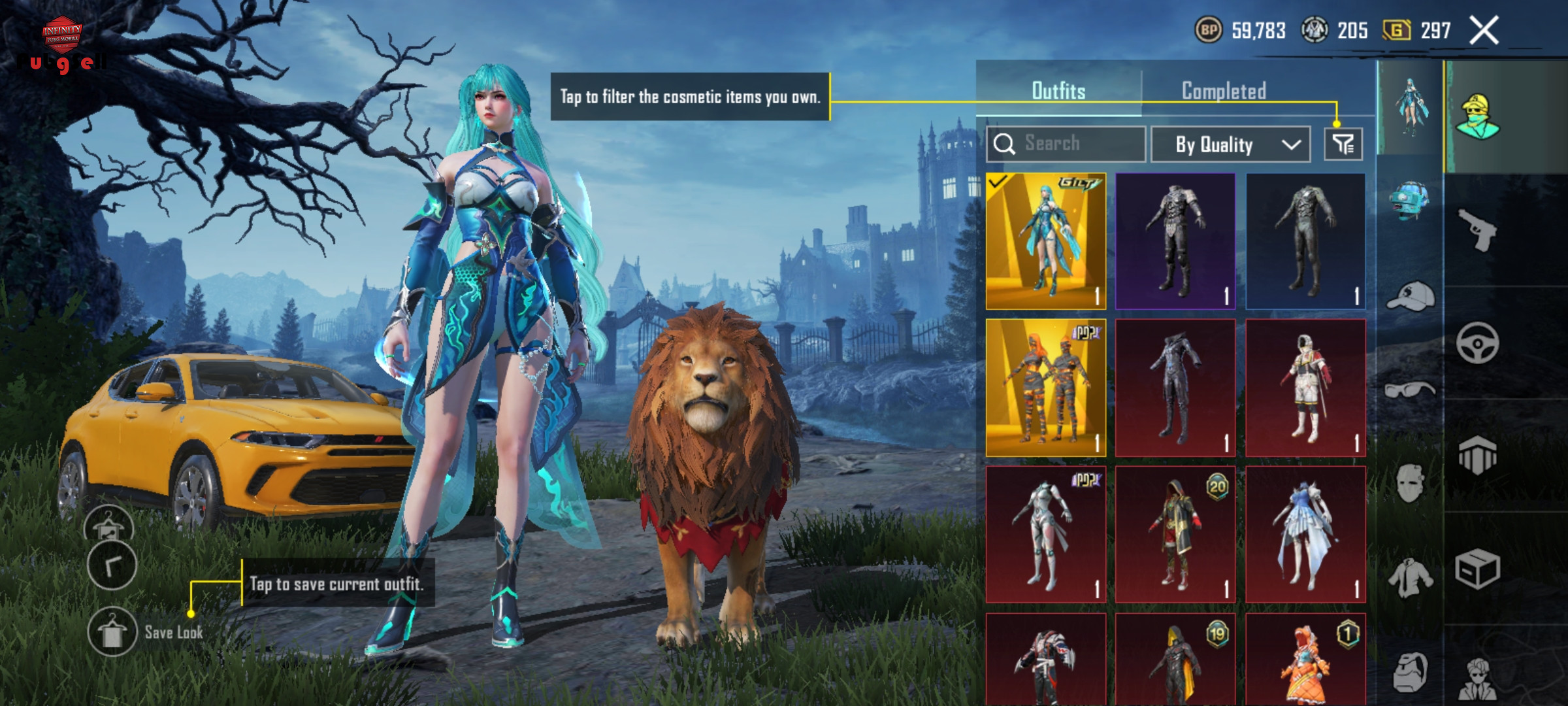Open the By Quality sort dropdown
The image size is (1568, 706).
point(1230,144)
